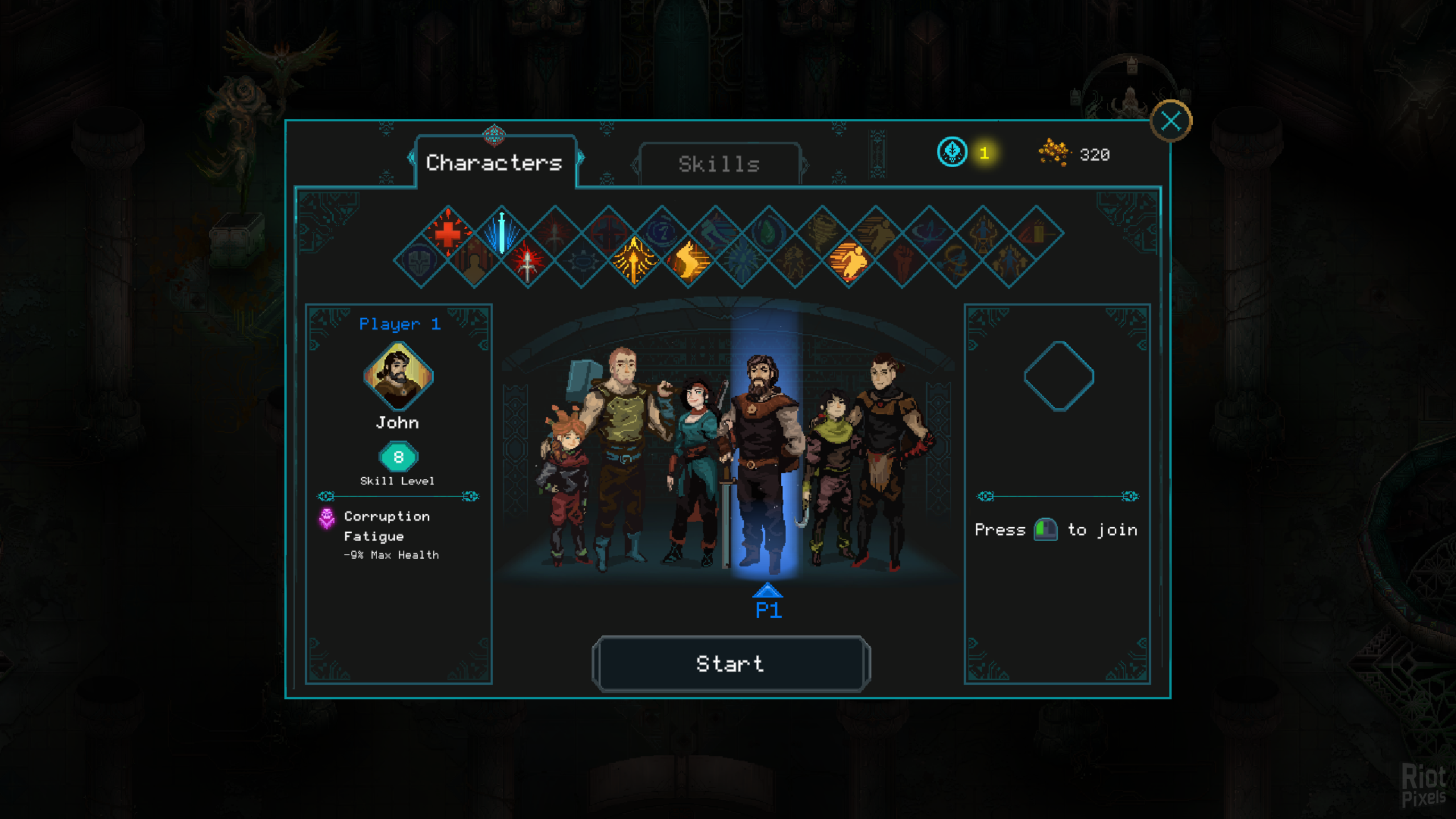1456x819 pixels.
Task: Check the dimmed hammer trait icon
Action: pos(1036,233)
